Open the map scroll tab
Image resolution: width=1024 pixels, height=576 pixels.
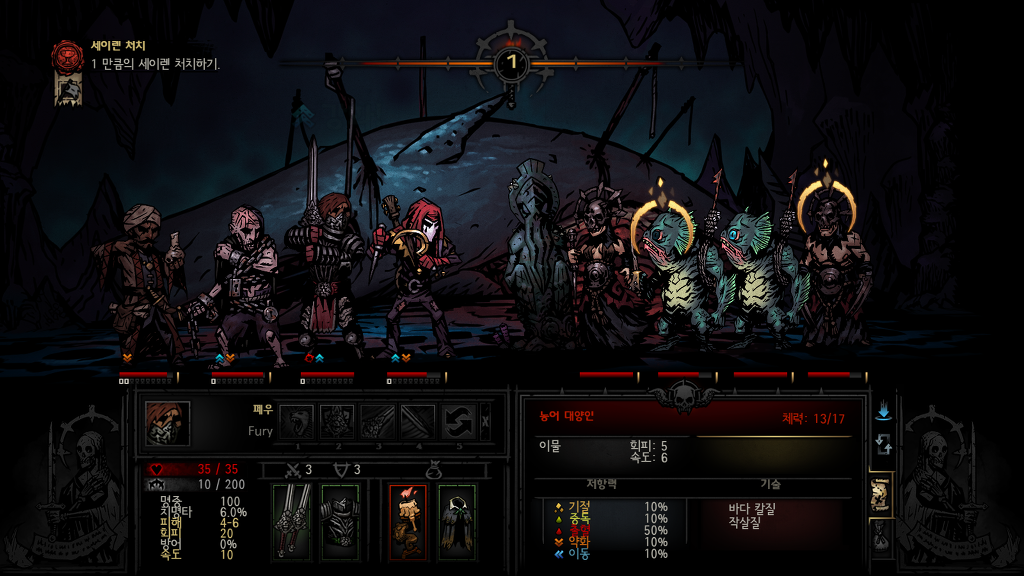[882, 492]
